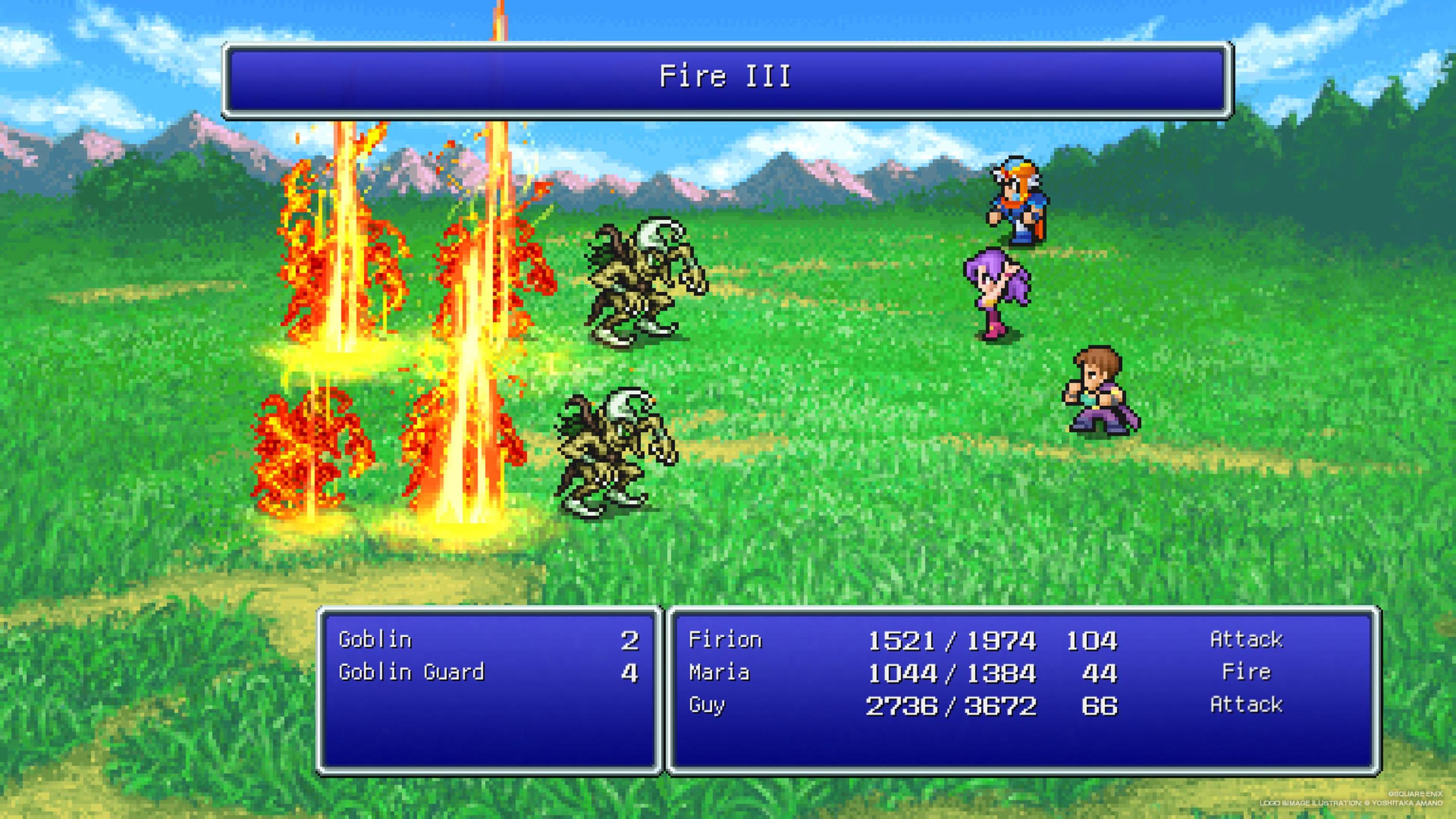Screen dimensions: 1456x819
Task: Choose the Goblin Guard enemy row
Action: (x=412, y=672)
